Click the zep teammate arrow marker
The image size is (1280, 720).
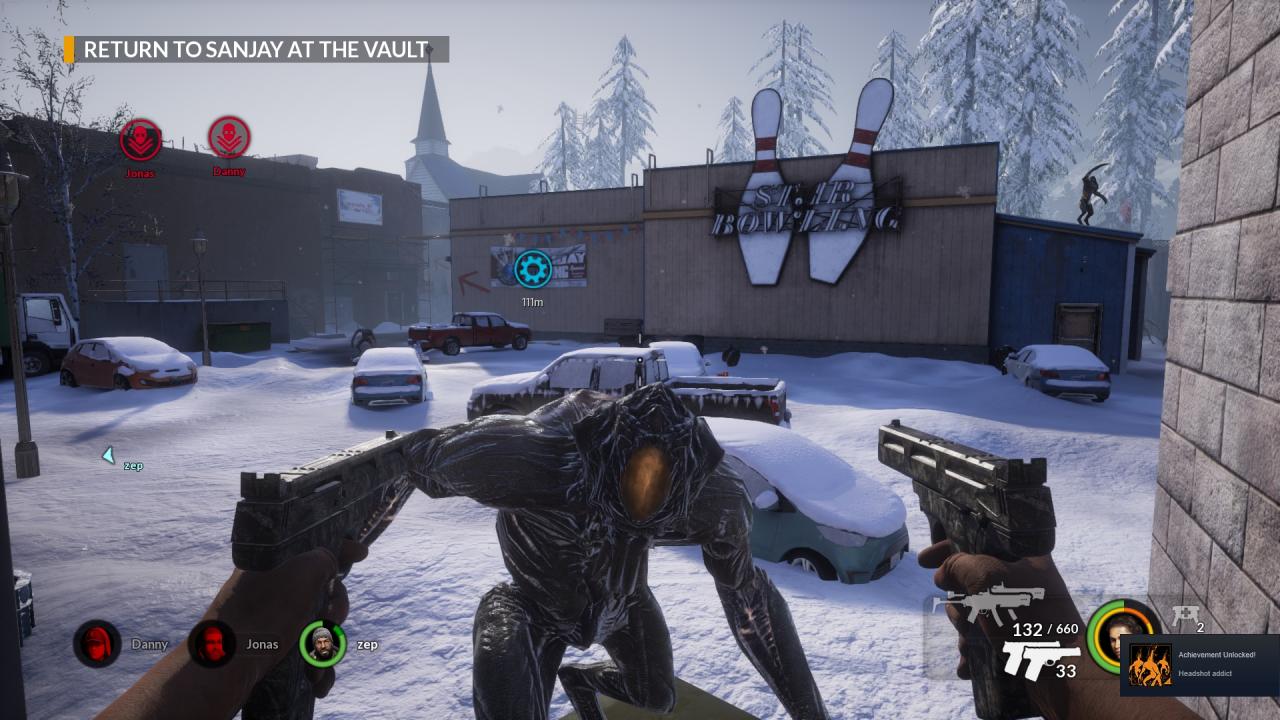108,456
